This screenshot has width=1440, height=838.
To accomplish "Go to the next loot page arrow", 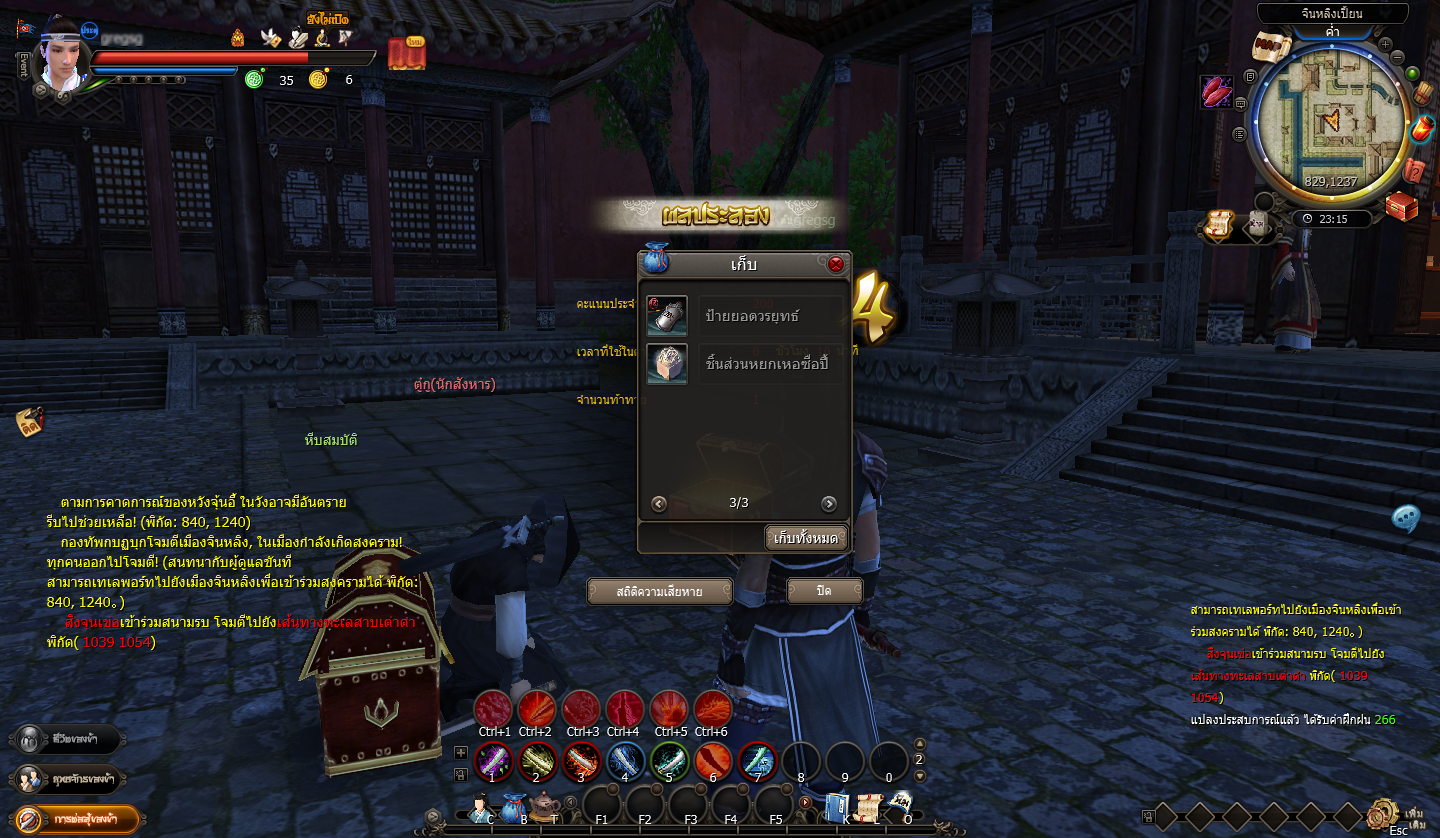I will pos(828,503).
